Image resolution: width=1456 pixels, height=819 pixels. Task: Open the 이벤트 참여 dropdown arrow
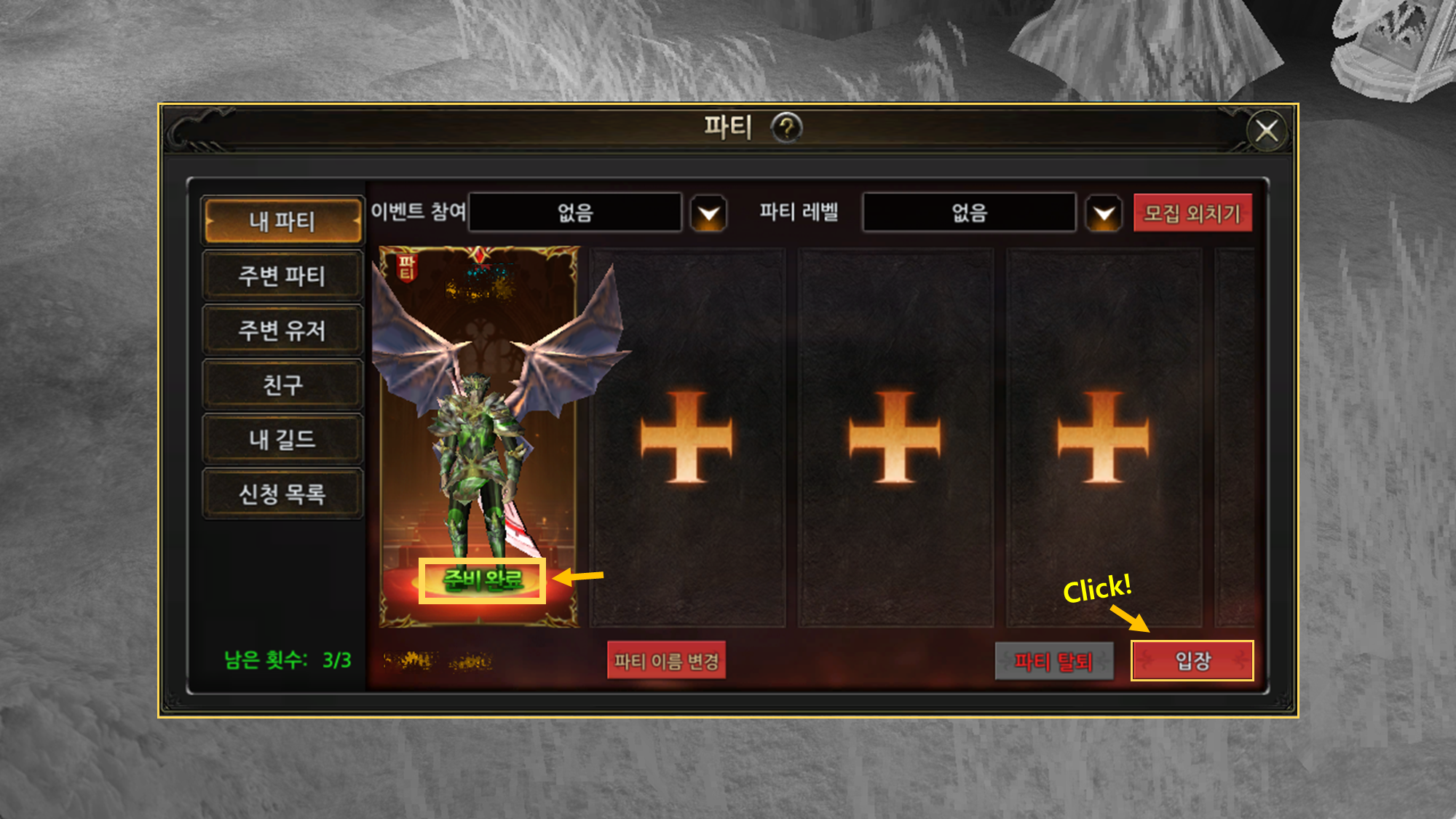[x=708, y=213]
